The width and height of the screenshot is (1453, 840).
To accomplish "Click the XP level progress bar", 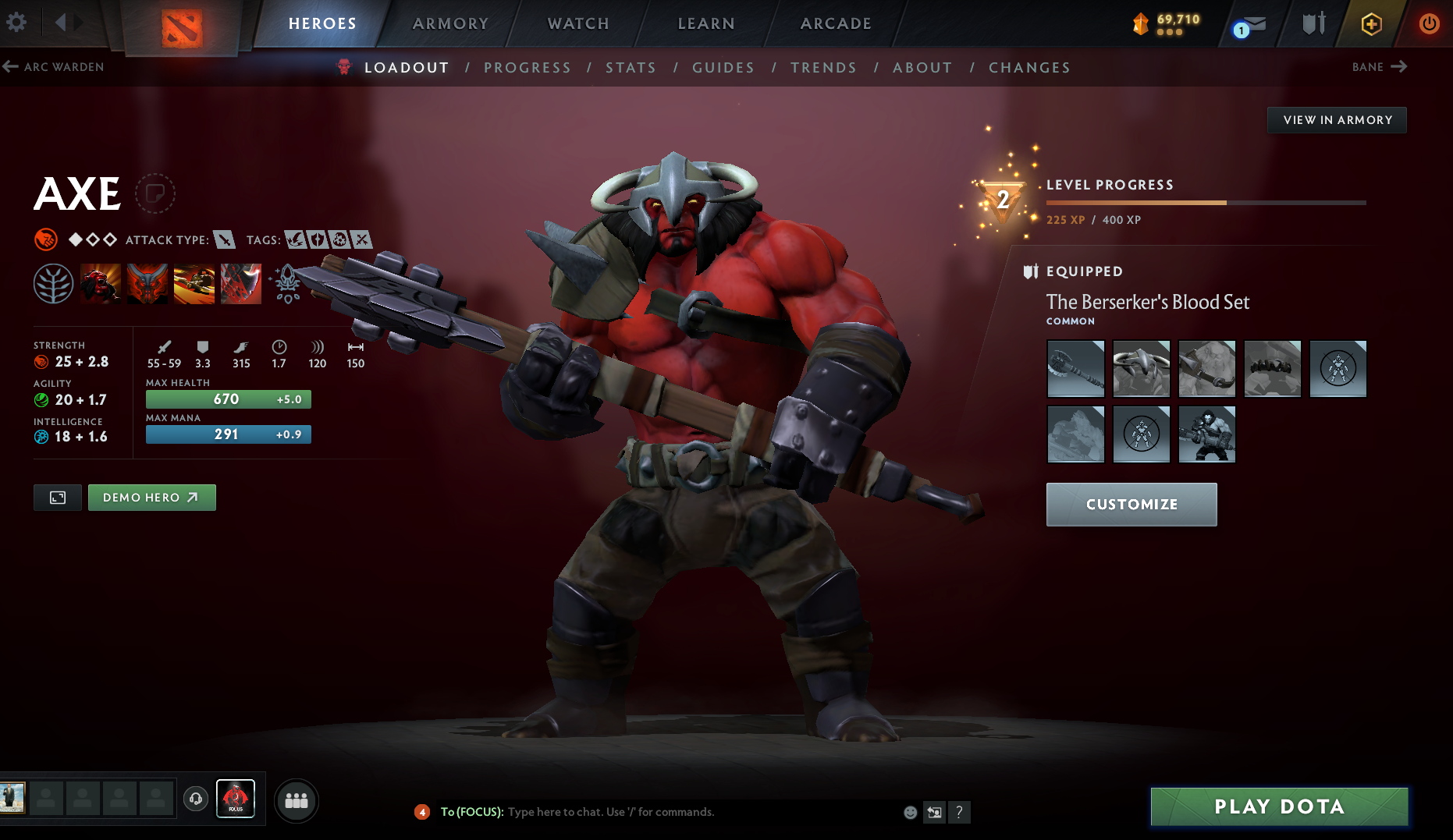I will tap(1206, 202).
